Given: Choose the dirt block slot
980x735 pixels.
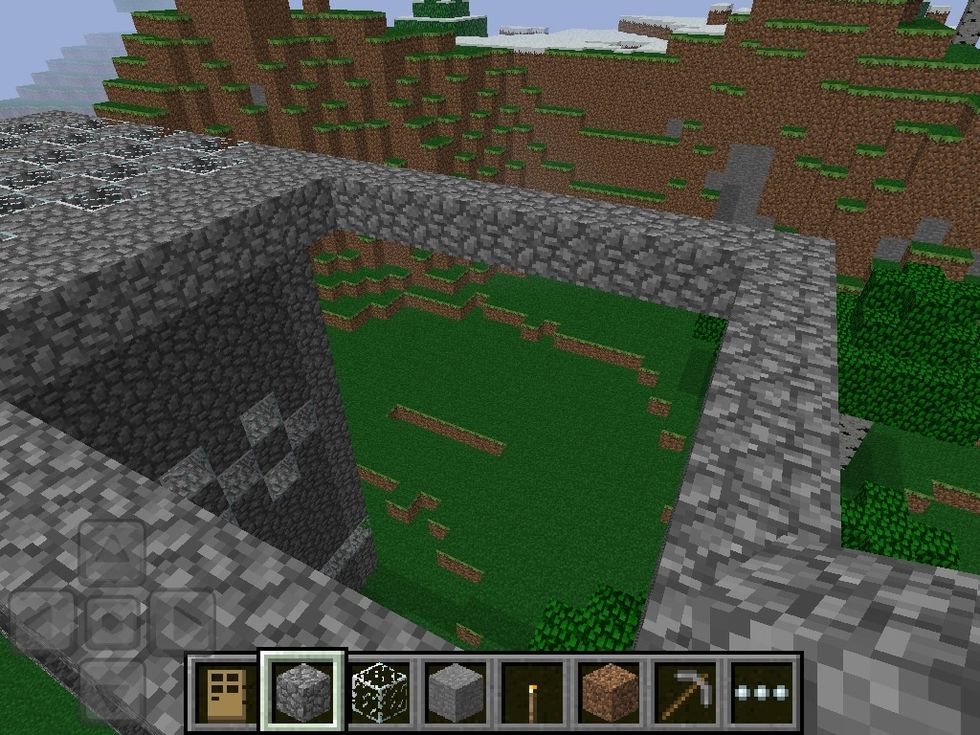Looking at the screenshot, I should (609, 692).
